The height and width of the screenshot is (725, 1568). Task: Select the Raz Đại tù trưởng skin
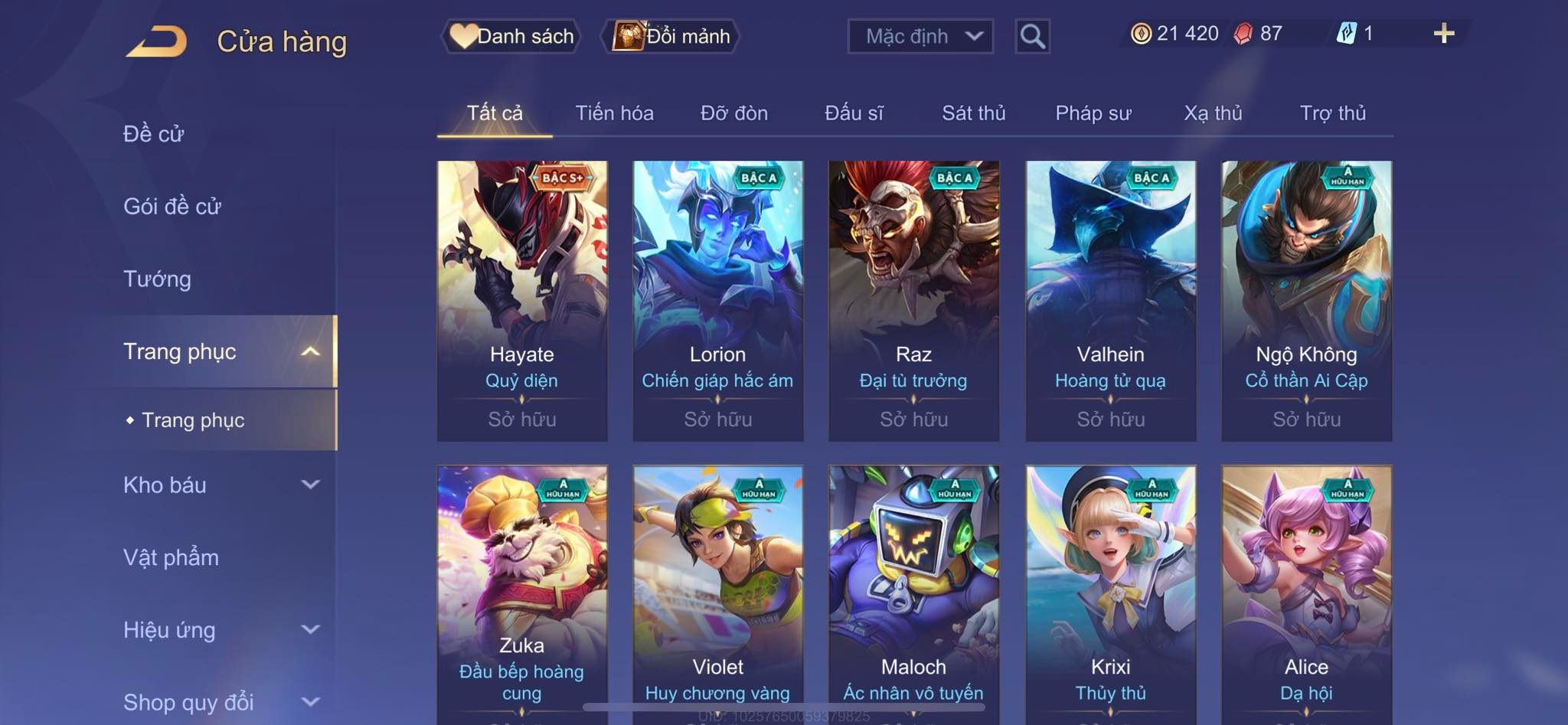coord(913,300)
